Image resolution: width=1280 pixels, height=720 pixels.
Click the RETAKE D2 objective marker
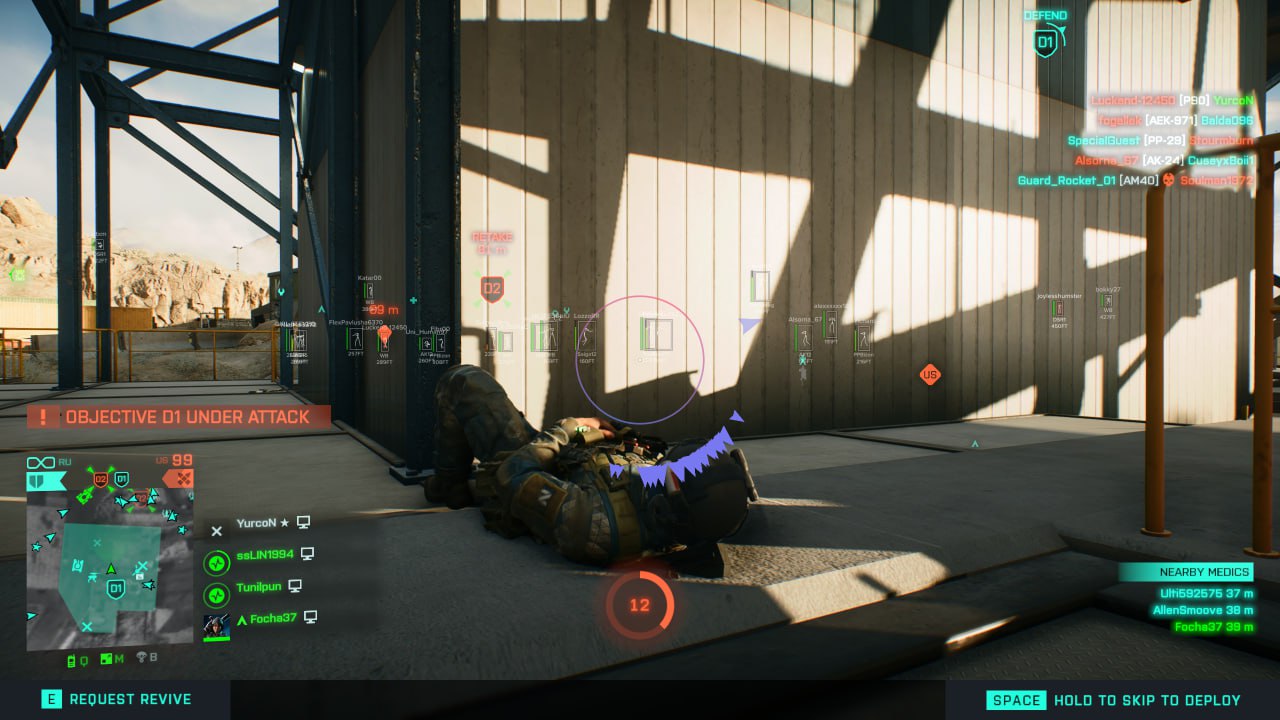point(491,290)
